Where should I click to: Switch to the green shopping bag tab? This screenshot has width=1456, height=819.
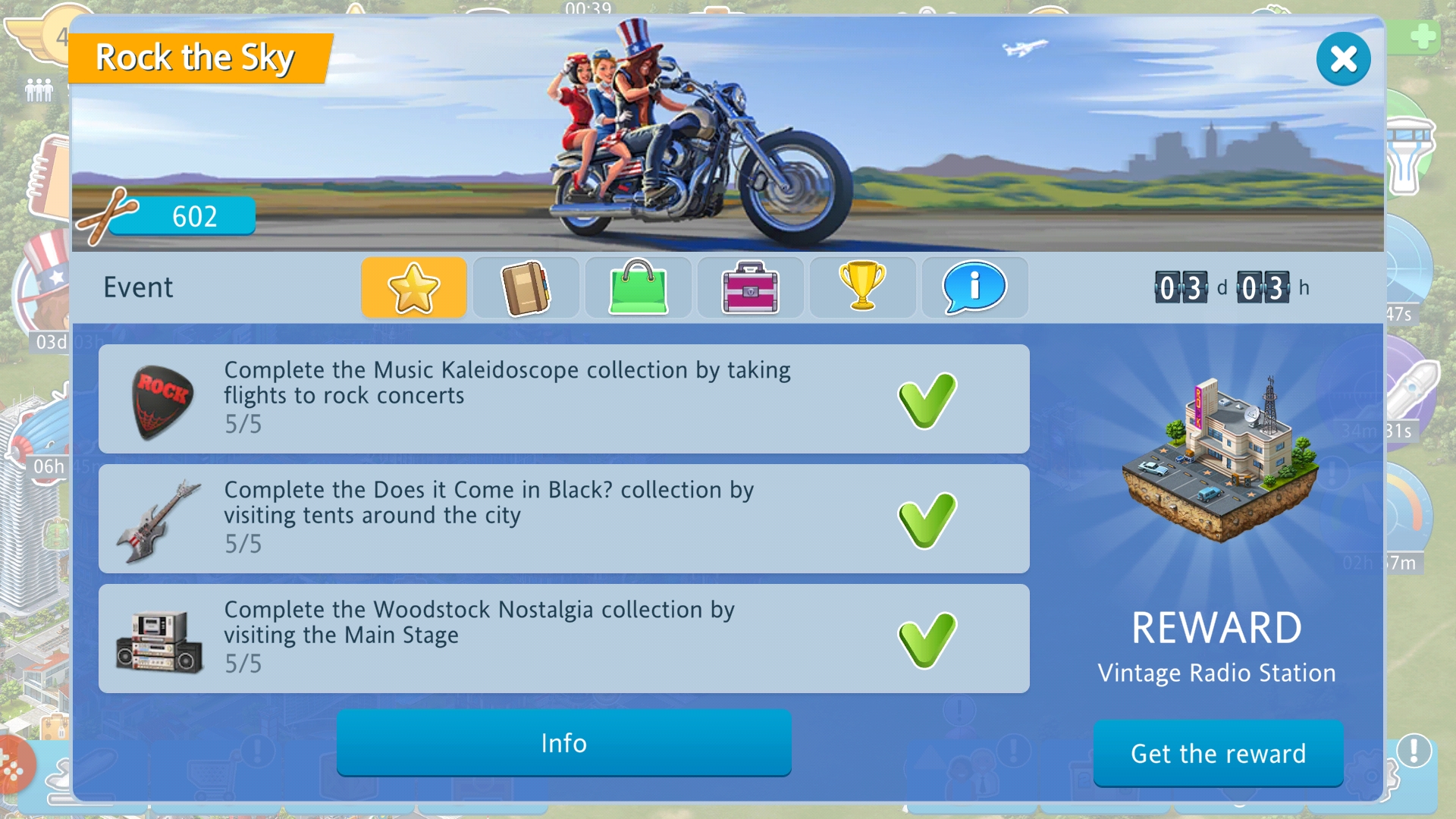click(638, 287)
